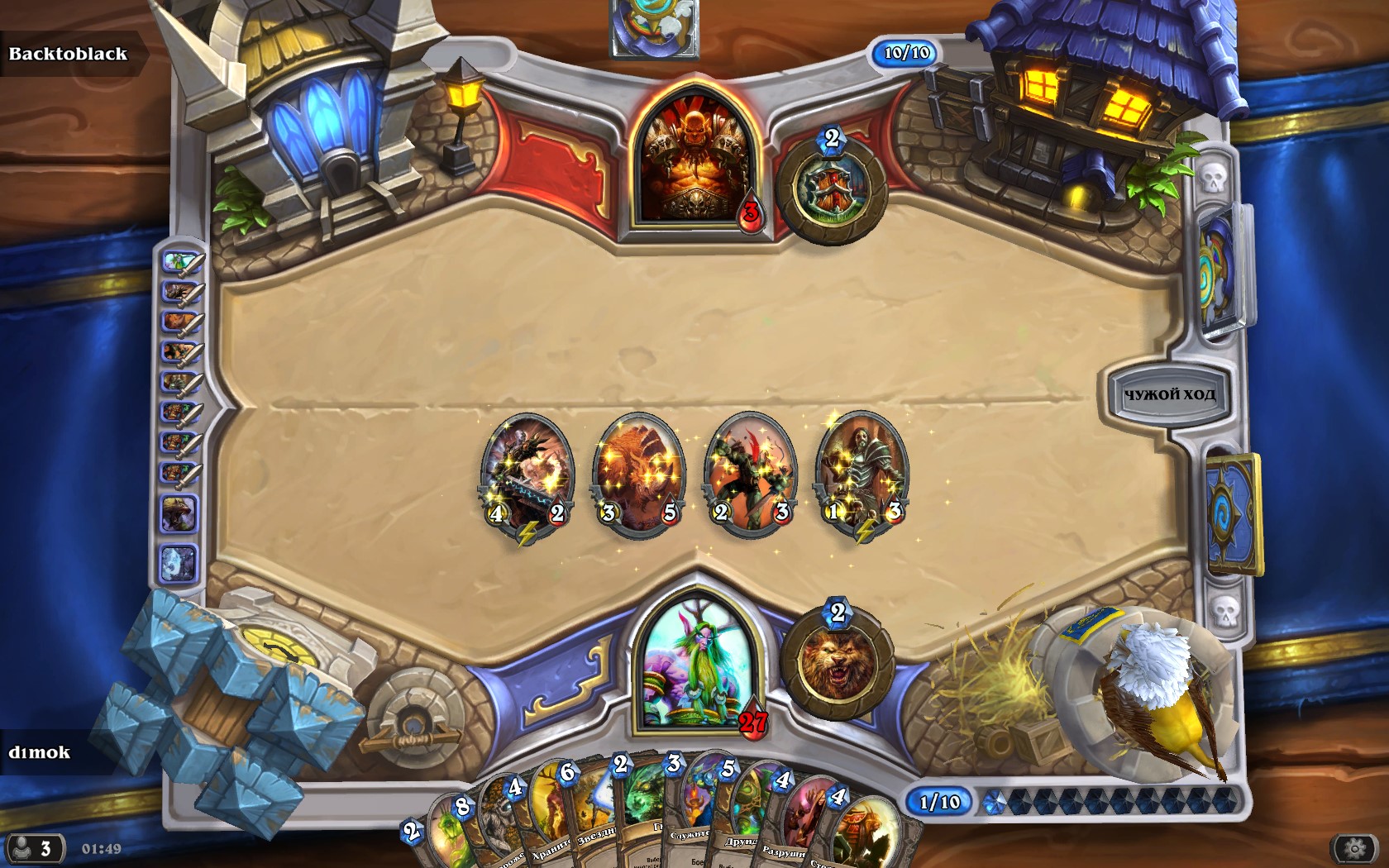Viewport: 1389px width, 868px height.
Task: Select the opponent's Armor Up hero power
Action: click(x=831, y=190)
